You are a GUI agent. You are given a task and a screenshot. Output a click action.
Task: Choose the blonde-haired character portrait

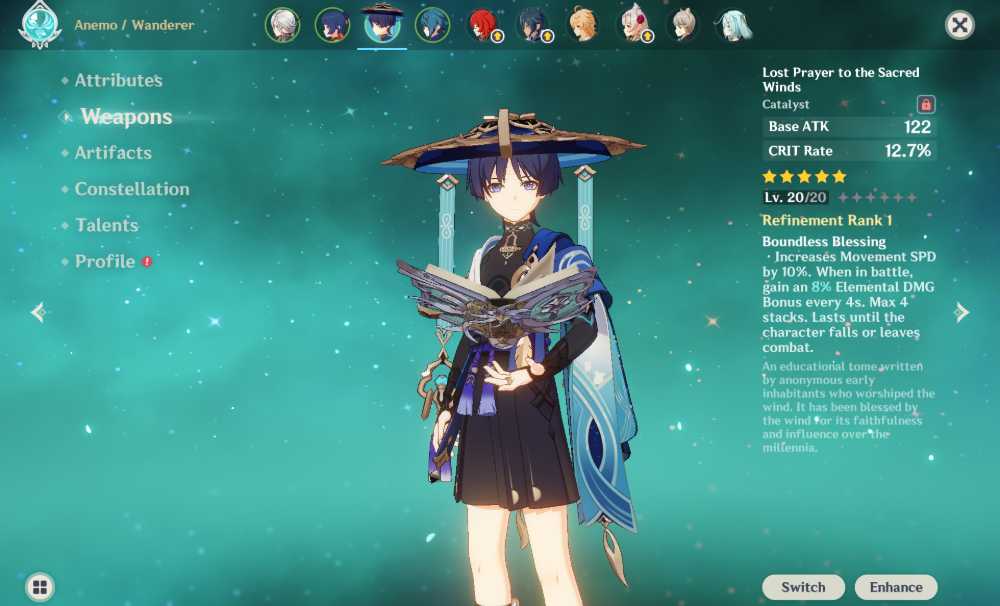(x=583, y=25)
